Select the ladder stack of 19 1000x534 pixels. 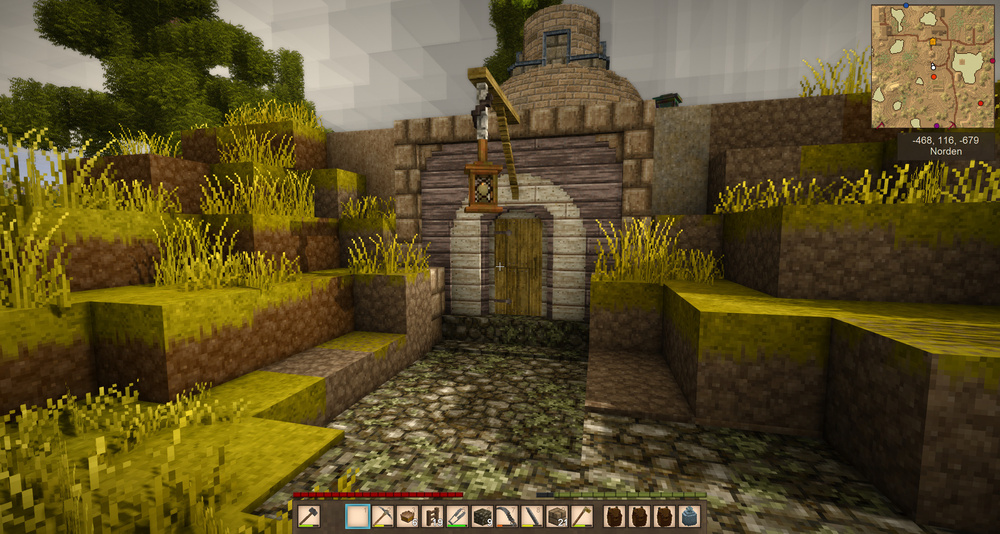pos(432,516)
